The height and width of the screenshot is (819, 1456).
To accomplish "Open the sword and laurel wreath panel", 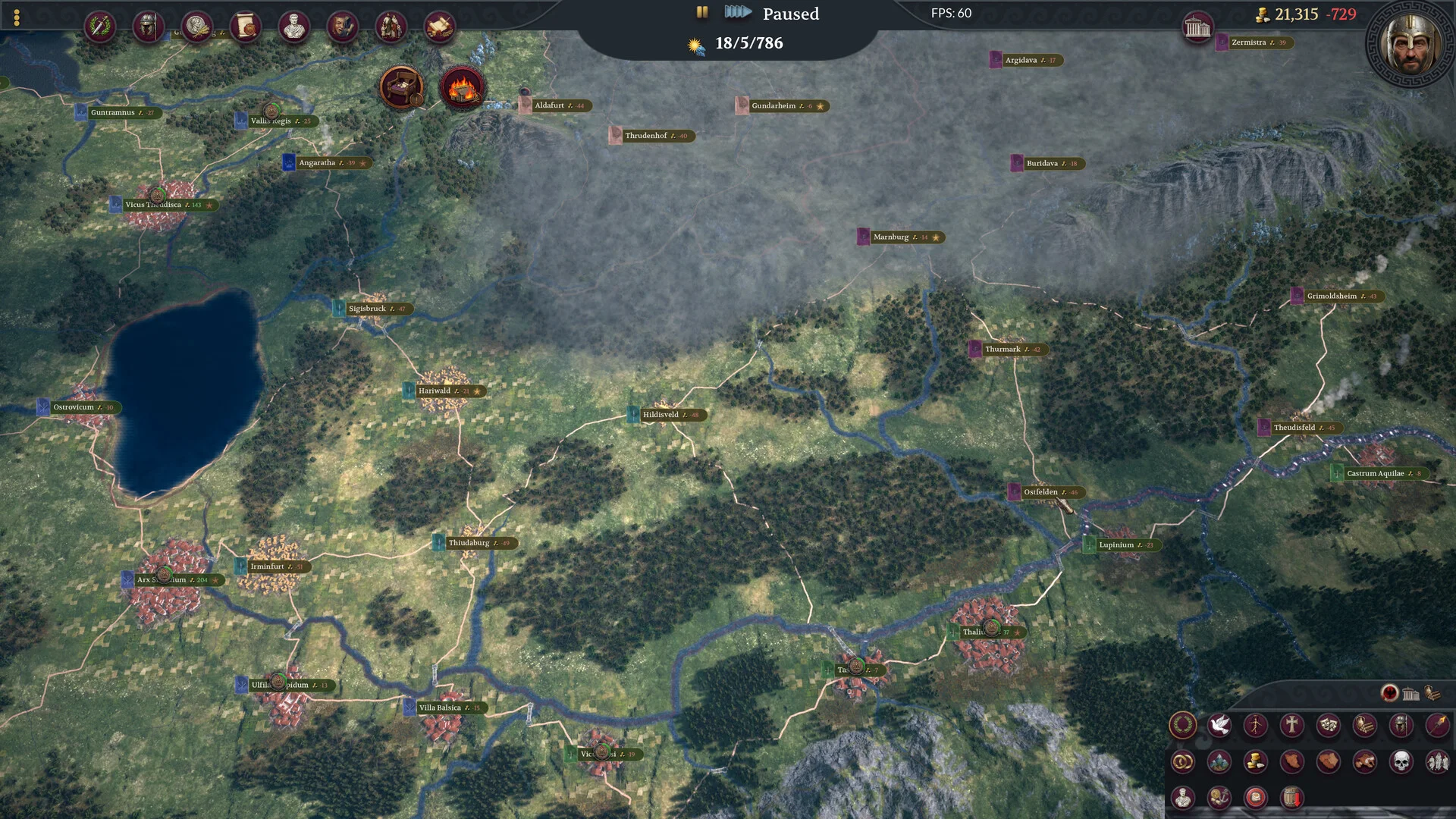I will click(99, 27).
